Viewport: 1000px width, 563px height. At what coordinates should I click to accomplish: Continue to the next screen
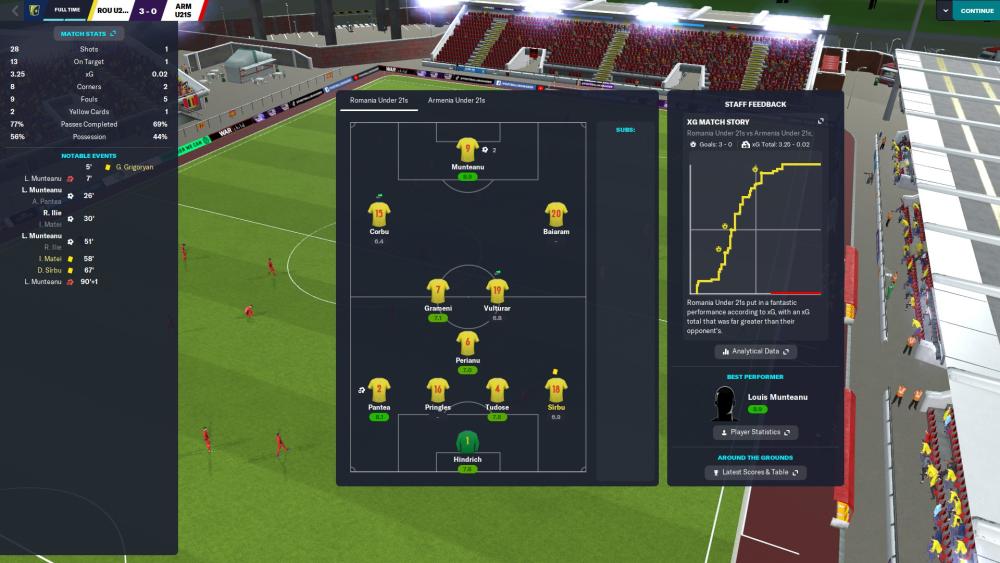click(976, 10)
